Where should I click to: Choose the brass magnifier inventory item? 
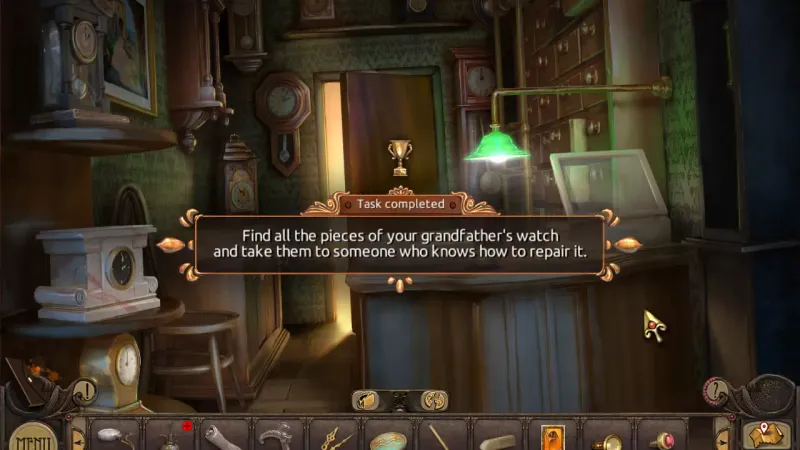pos(605,438)
